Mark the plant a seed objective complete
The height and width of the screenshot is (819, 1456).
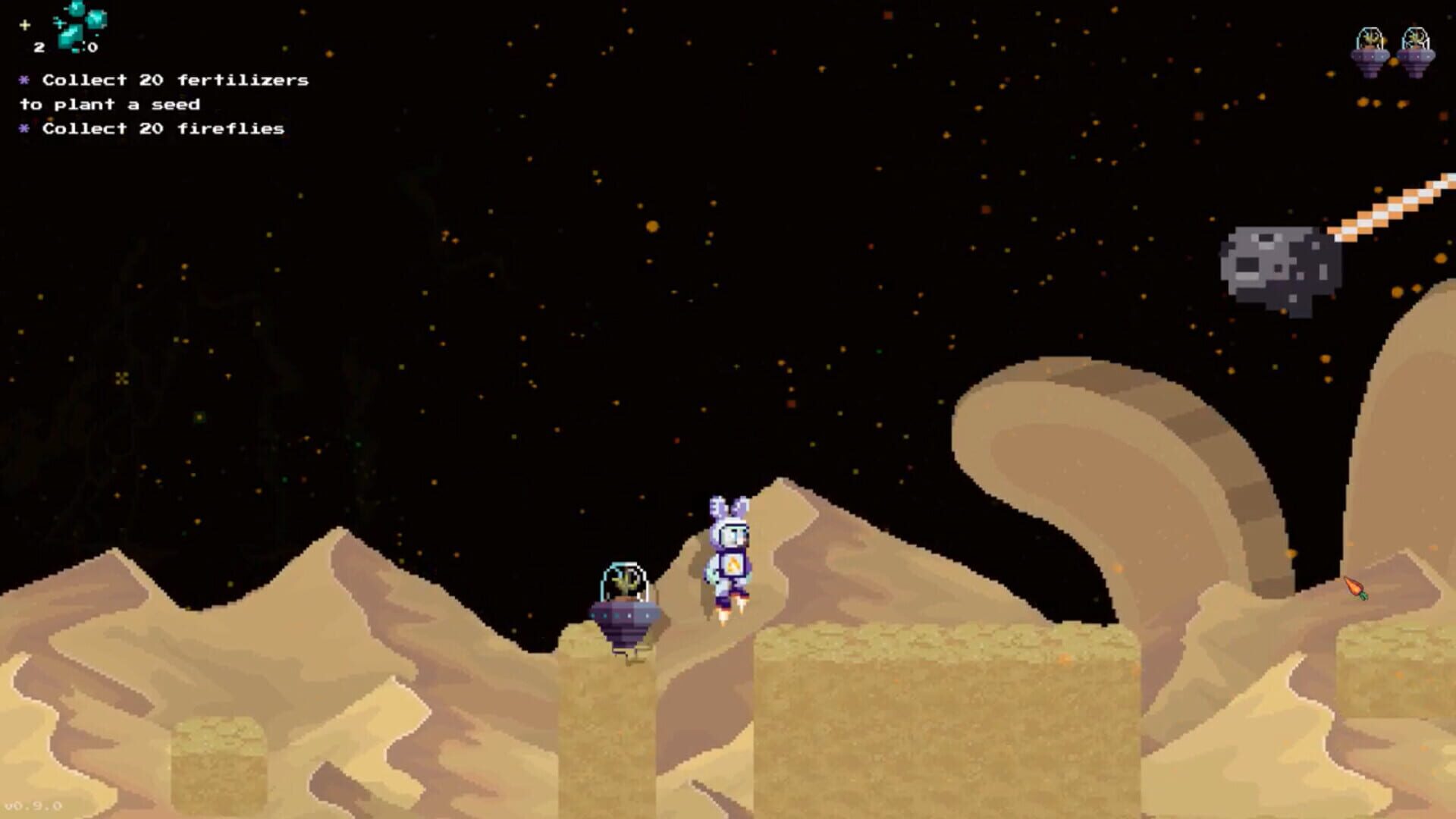click(121, 105)
